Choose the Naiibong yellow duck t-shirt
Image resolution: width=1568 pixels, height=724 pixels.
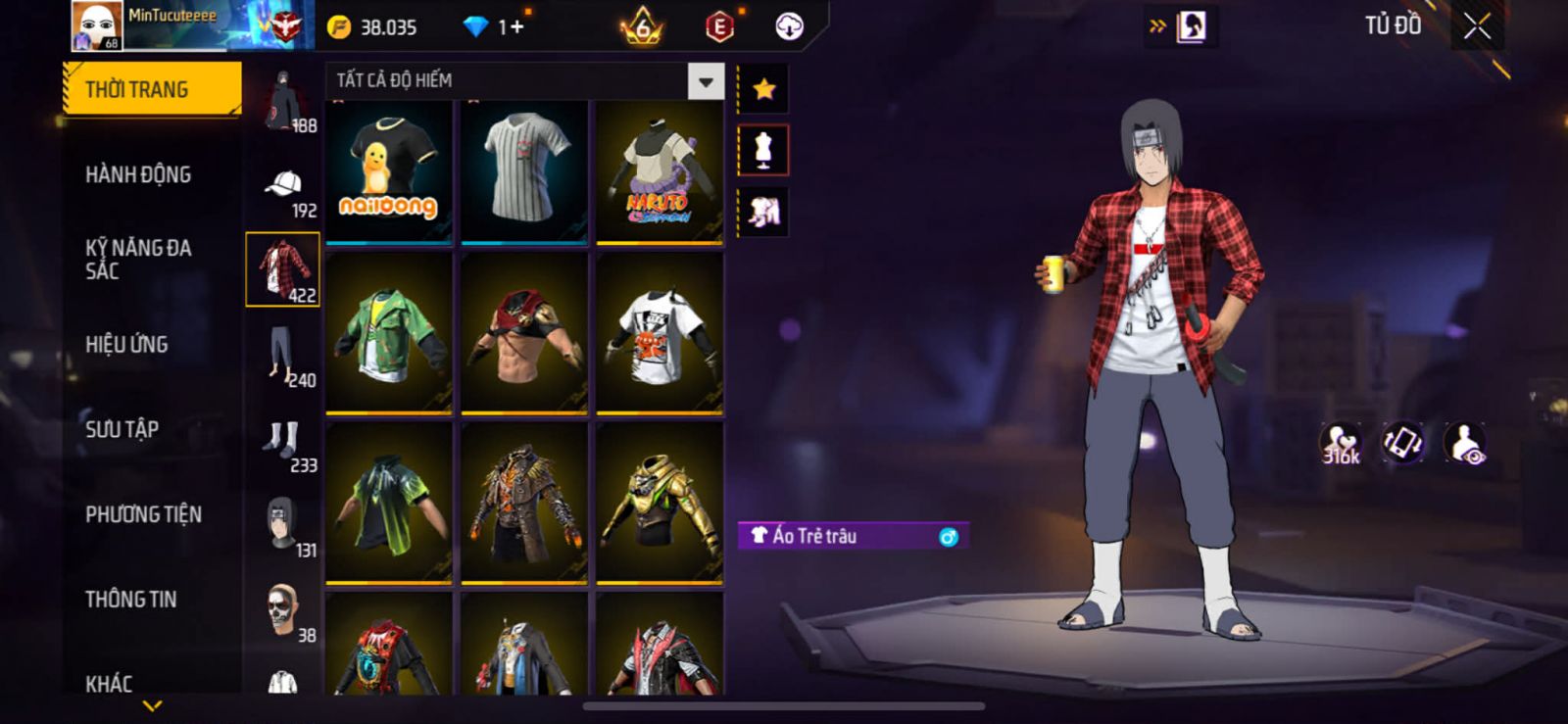(x=389, y=170)
